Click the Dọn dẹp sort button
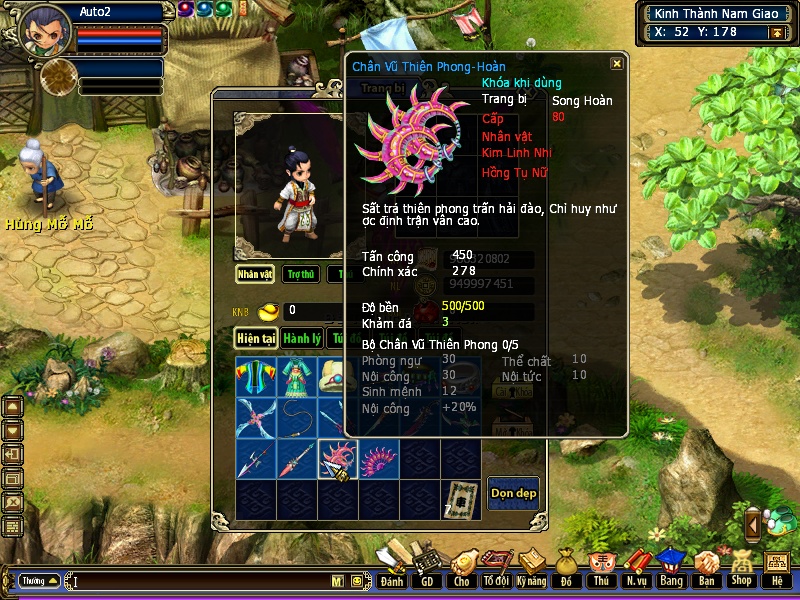800x600 pixels. (513, 493)
